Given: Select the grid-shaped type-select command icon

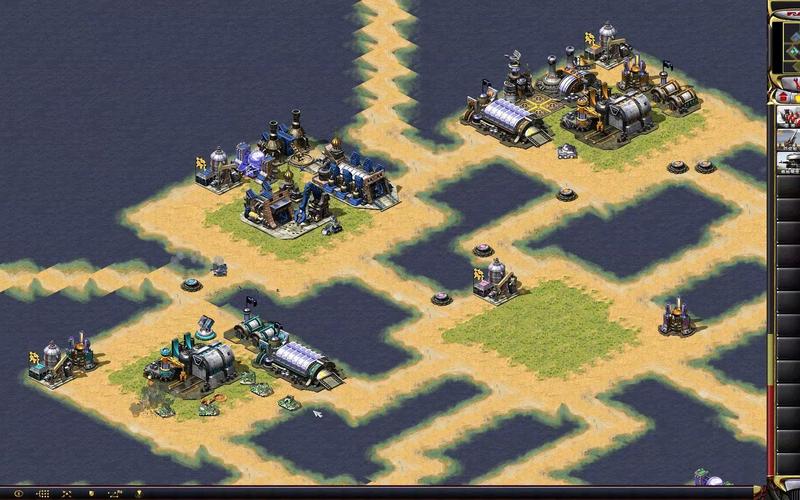Looking at the screenshot, I should coord(43,493).
